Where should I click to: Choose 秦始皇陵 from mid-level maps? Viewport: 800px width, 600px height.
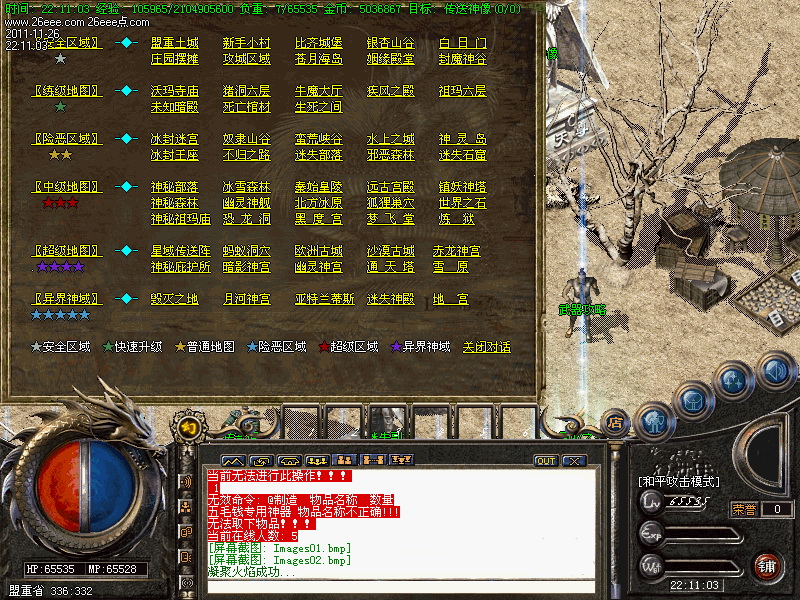click(318, 187)
